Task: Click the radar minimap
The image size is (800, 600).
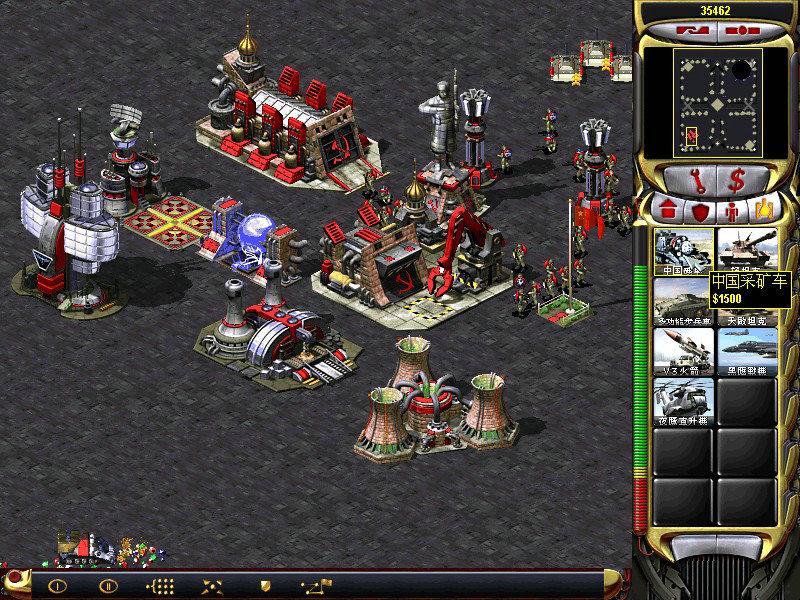Action: (716, 103)
